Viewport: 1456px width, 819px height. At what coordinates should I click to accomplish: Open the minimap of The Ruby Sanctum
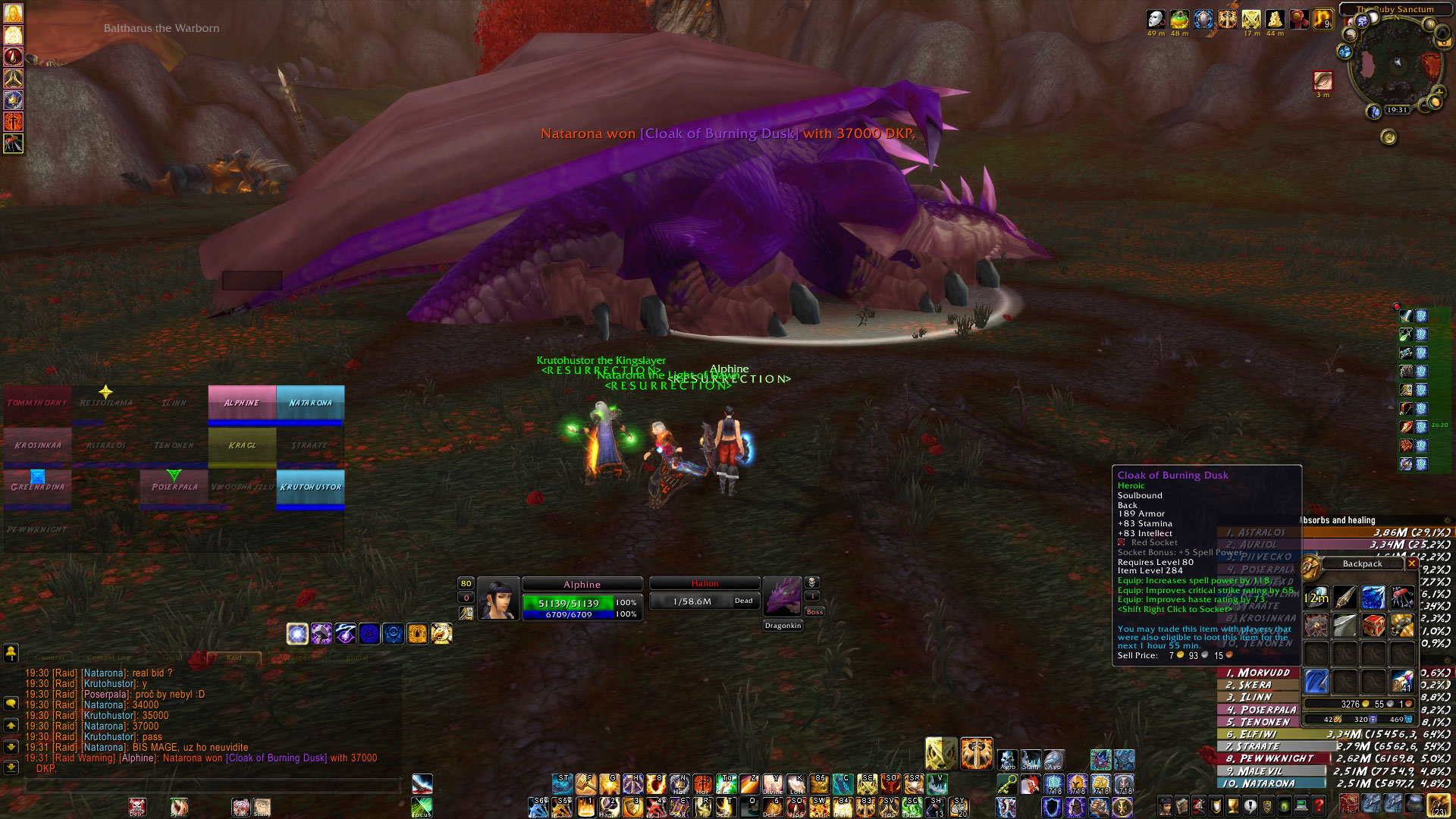click(x=1394, y=64)
